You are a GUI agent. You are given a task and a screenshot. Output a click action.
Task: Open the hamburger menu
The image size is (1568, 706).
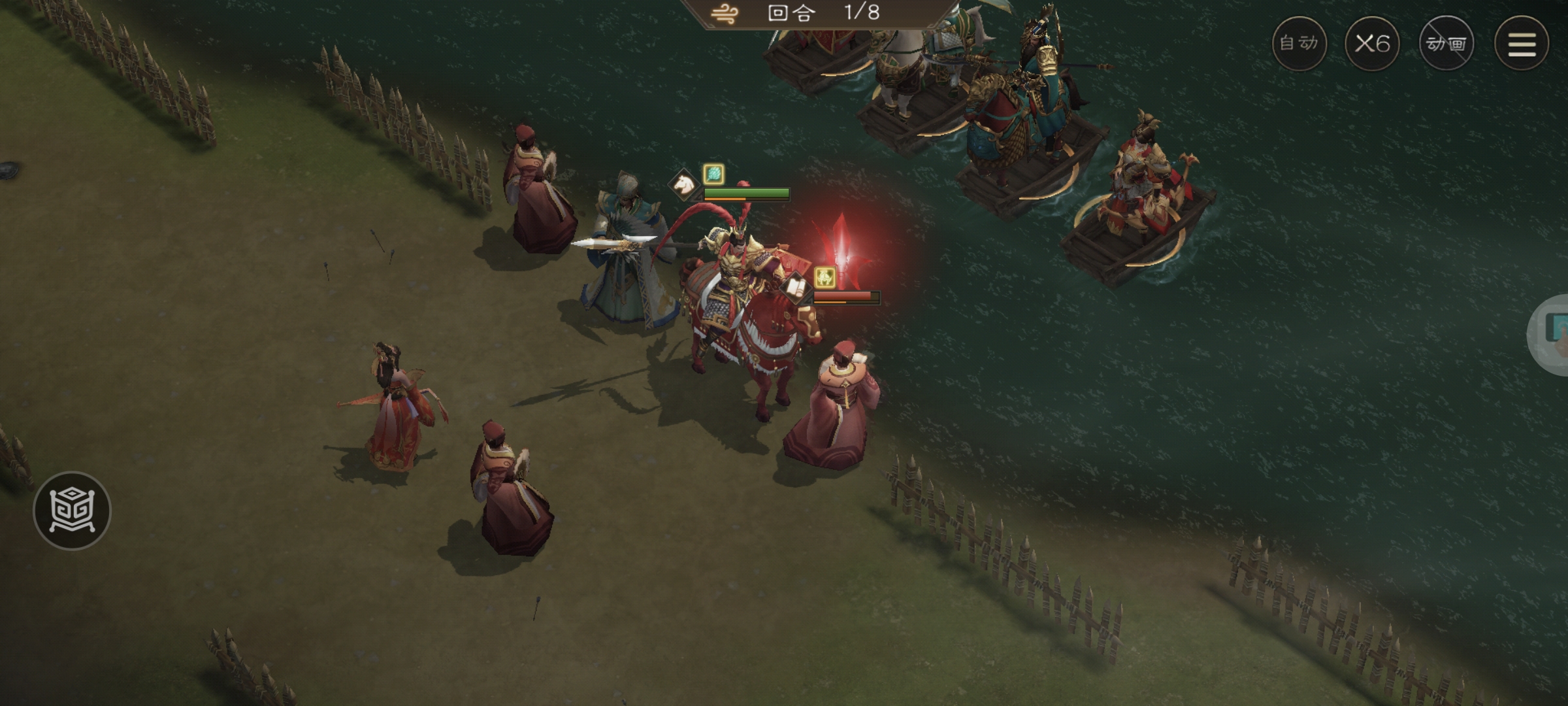(1522, 44)
